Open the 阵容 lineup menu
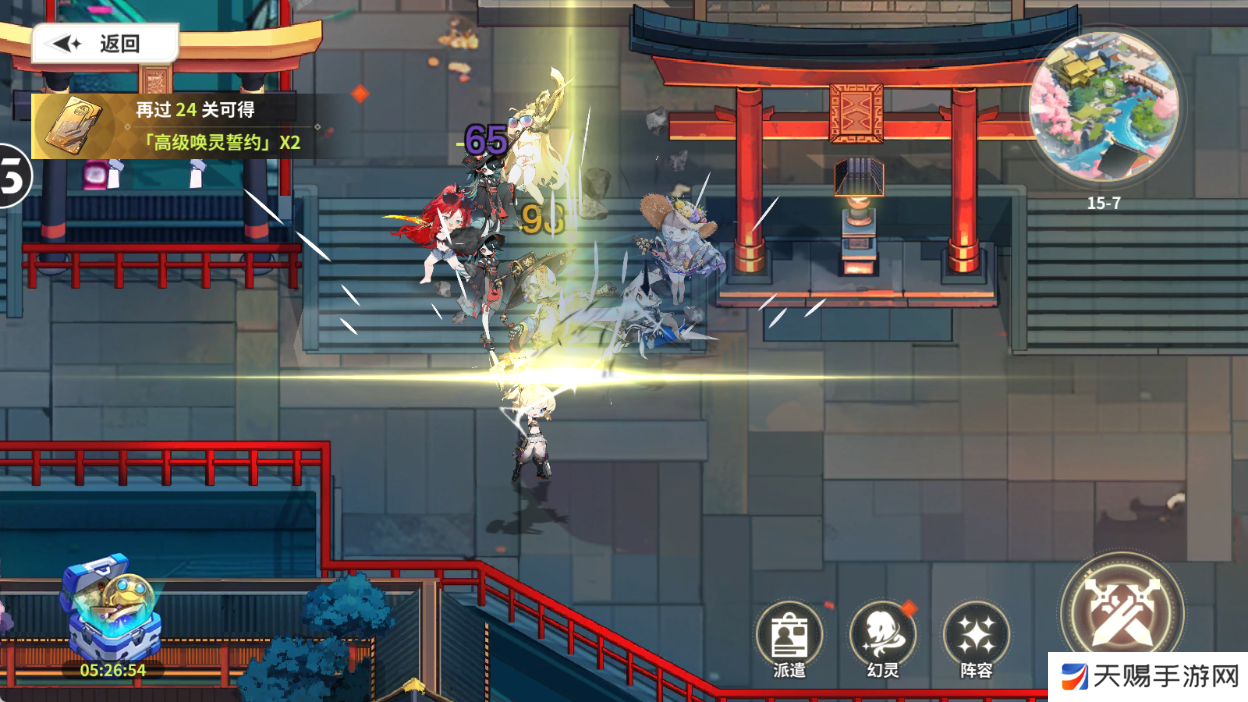 (x=976, y=638)
